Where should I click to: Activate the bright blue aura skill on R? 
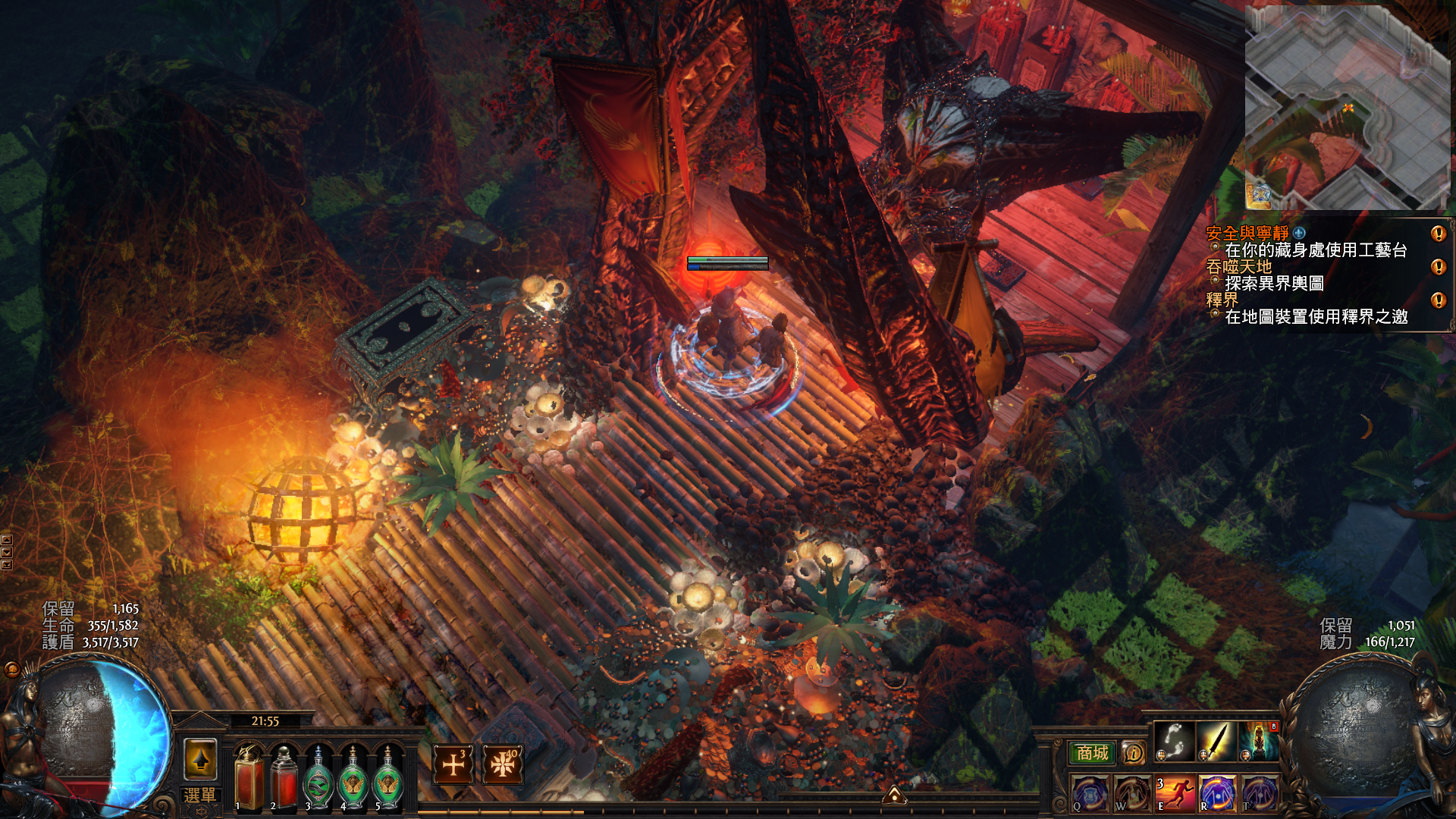click(1216, 794)
